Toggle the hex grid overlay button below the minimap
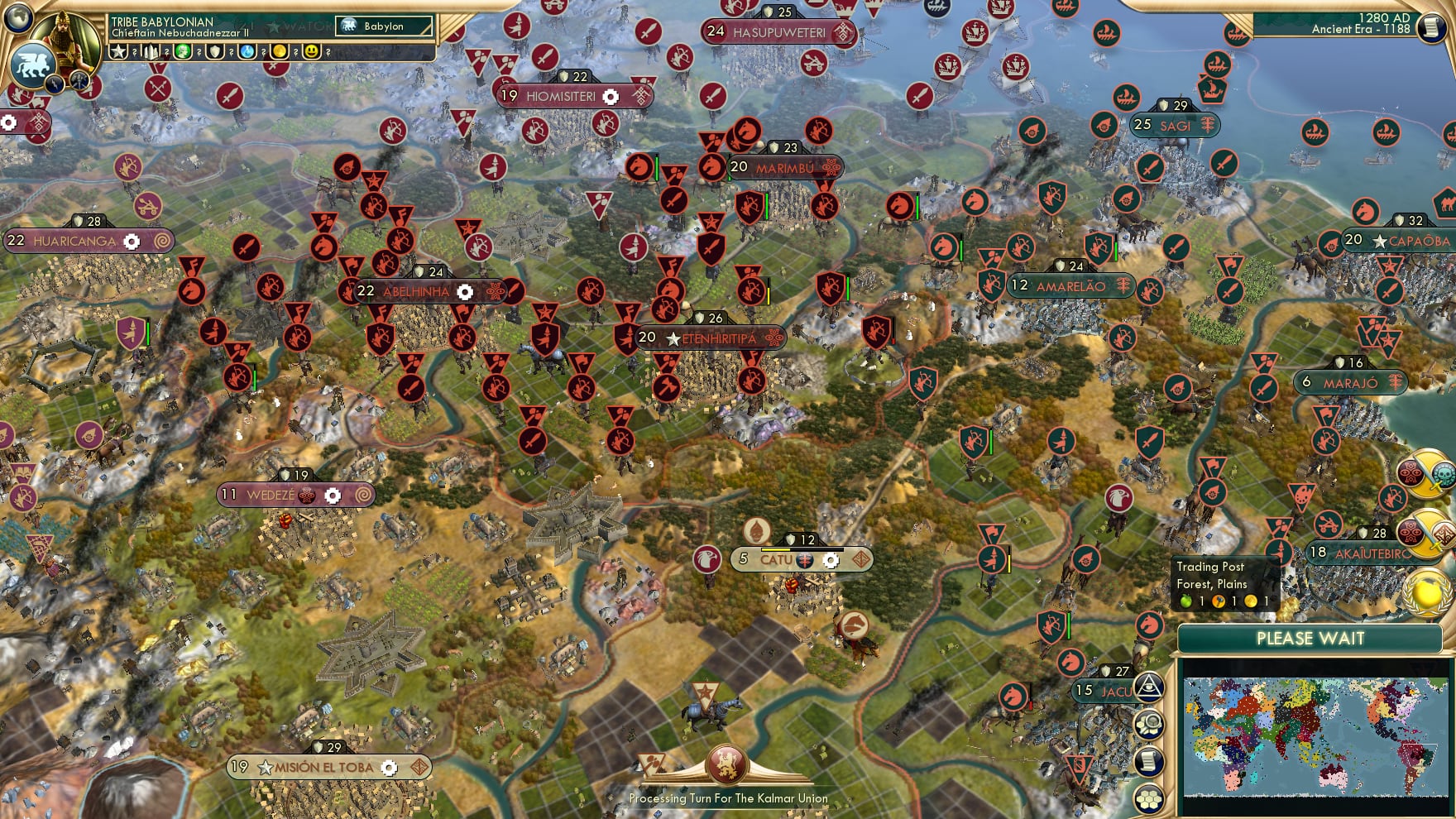This screenshot has width=1456, height=819. click(1150, 797)
